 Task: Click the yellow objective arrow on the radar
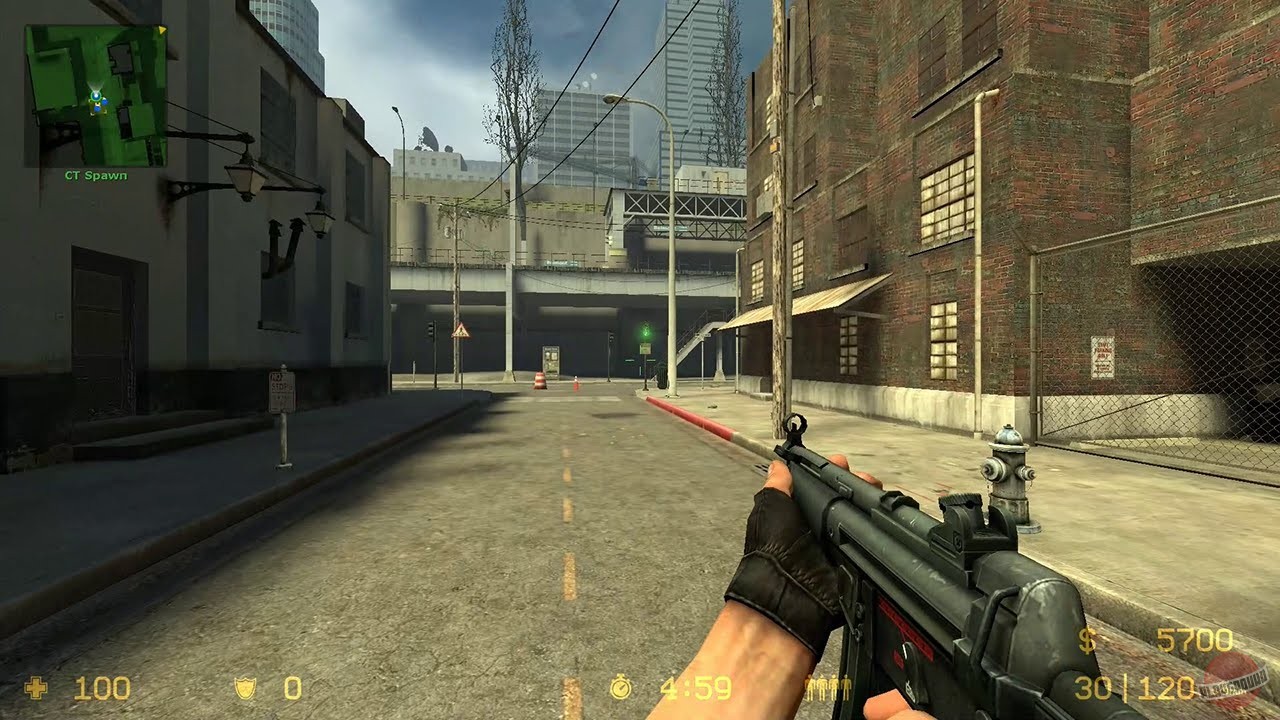(x=161, y=29)
